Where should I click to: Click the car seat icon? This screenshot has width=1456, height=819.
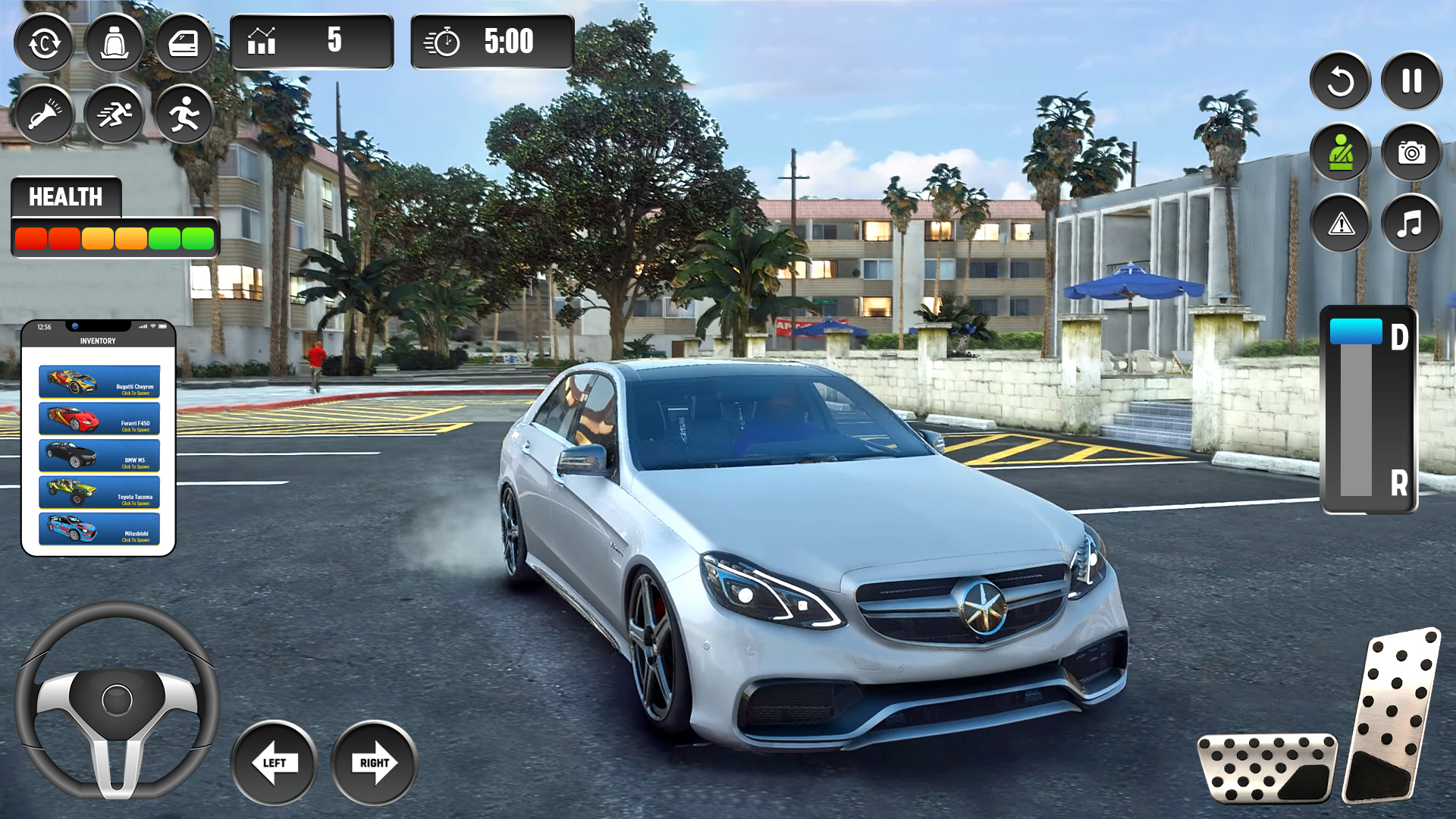114,43
